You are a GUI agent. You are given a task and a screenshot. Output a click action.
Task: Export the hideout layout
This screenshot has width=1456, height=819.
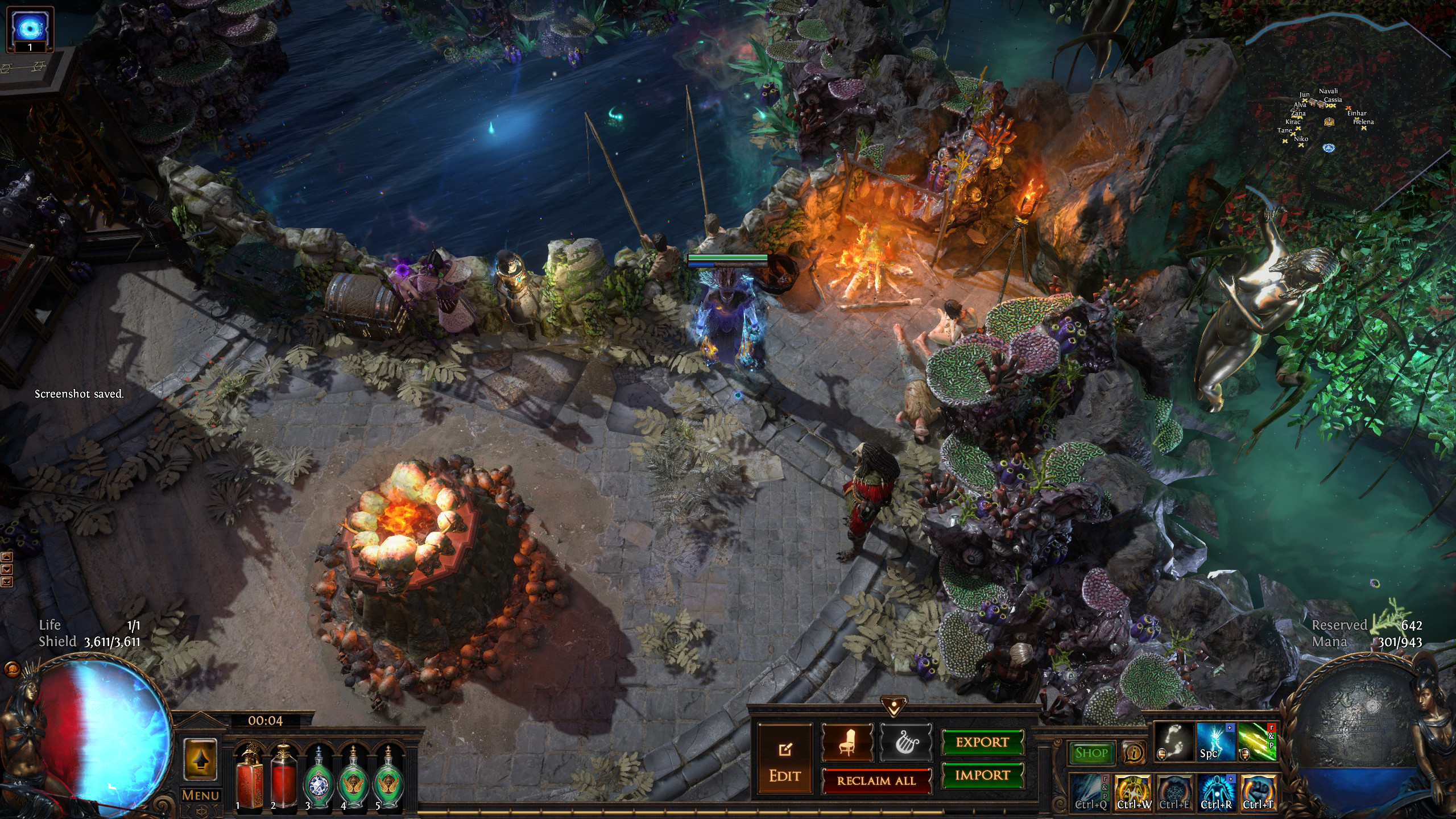(982, 742)
